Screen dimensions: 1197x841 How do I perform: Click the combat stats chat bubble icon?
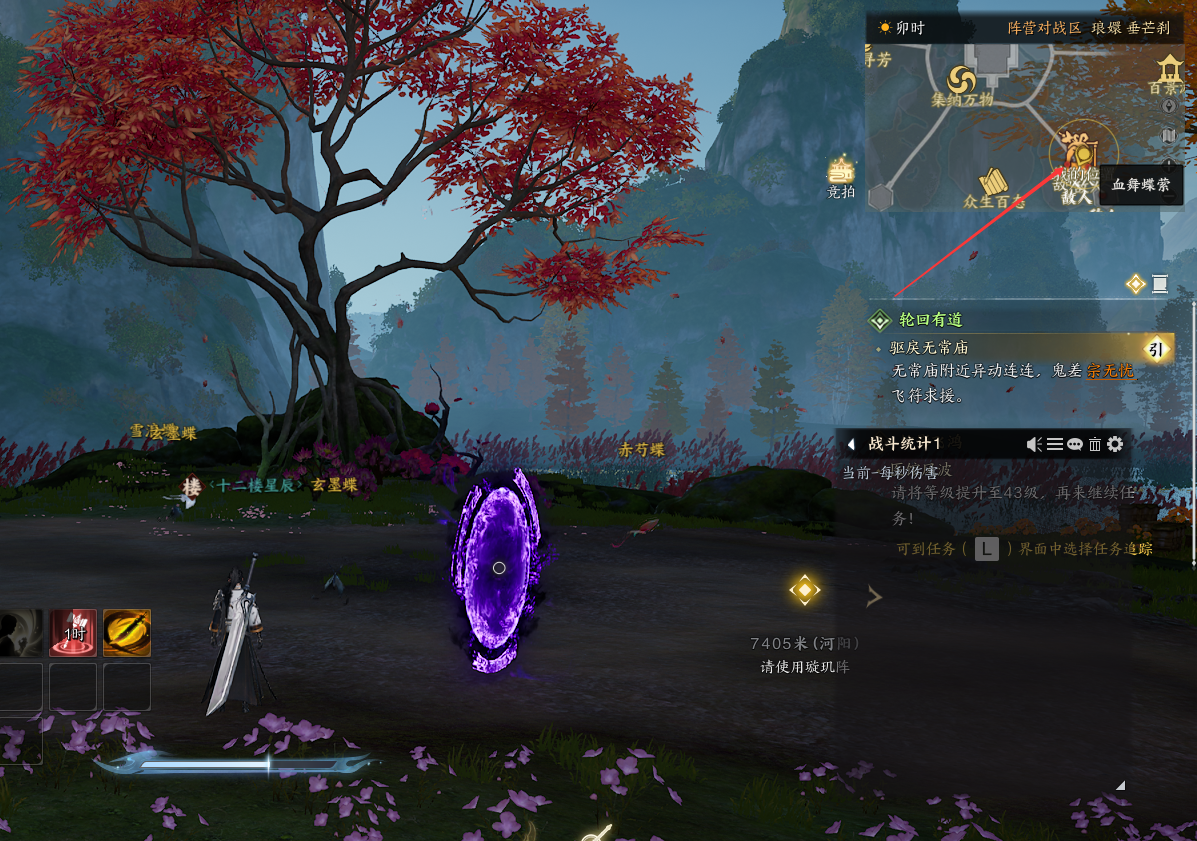point(1075,444)
